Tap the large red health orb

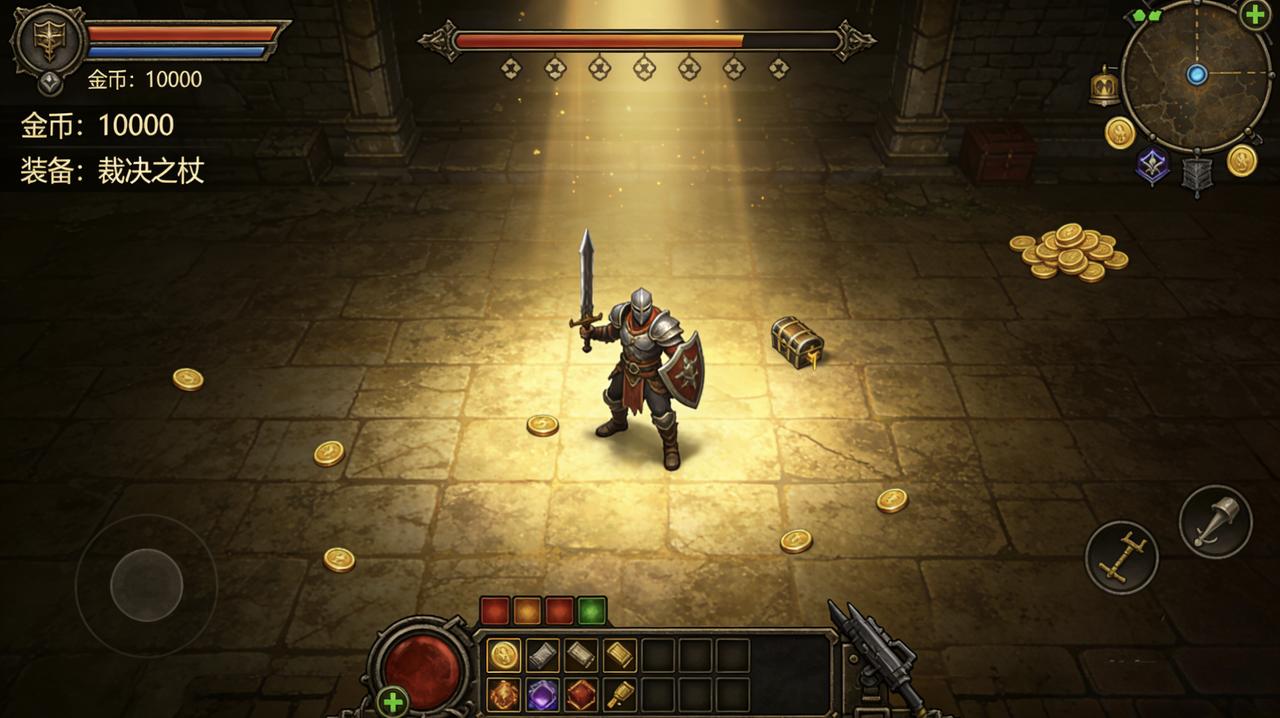point(423,664)
